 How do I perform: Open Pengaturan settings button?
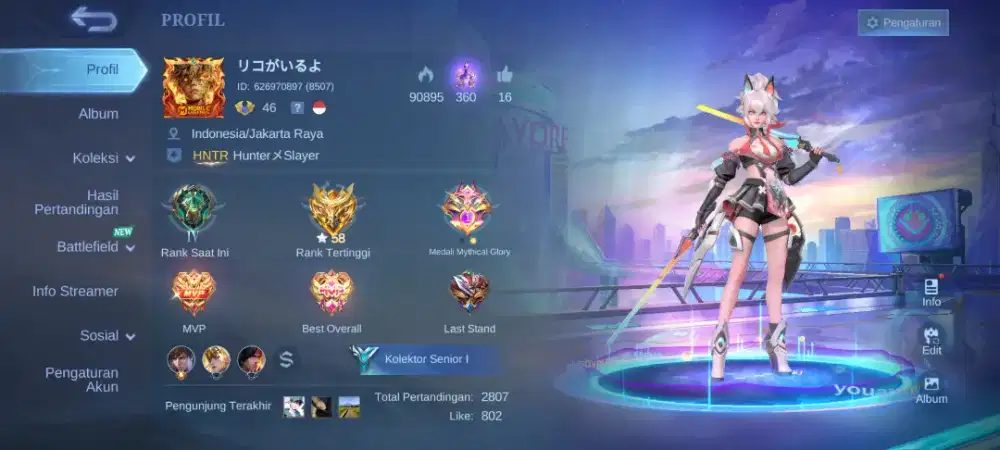[903, 22]
